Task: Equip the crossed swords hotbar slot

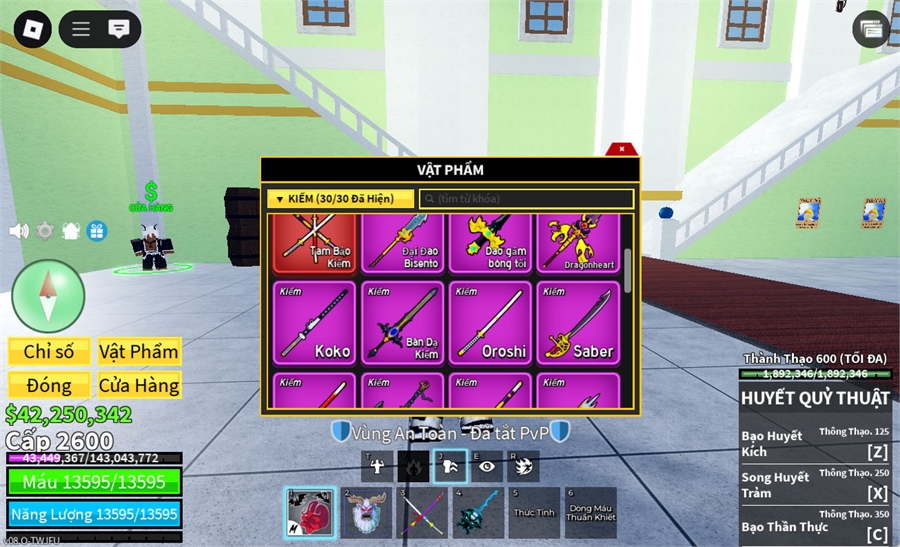Action: click(x=422, y=513)
